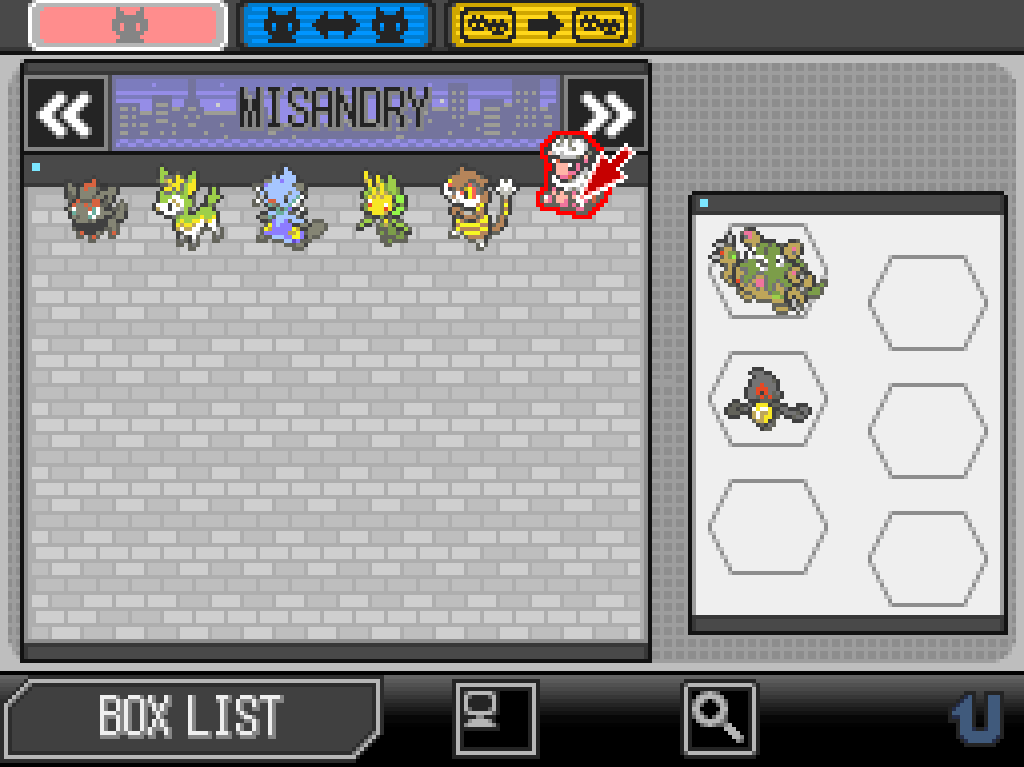Open the magnifying glass search
This screenshot has height=767, width=1024.
(720, 716)
